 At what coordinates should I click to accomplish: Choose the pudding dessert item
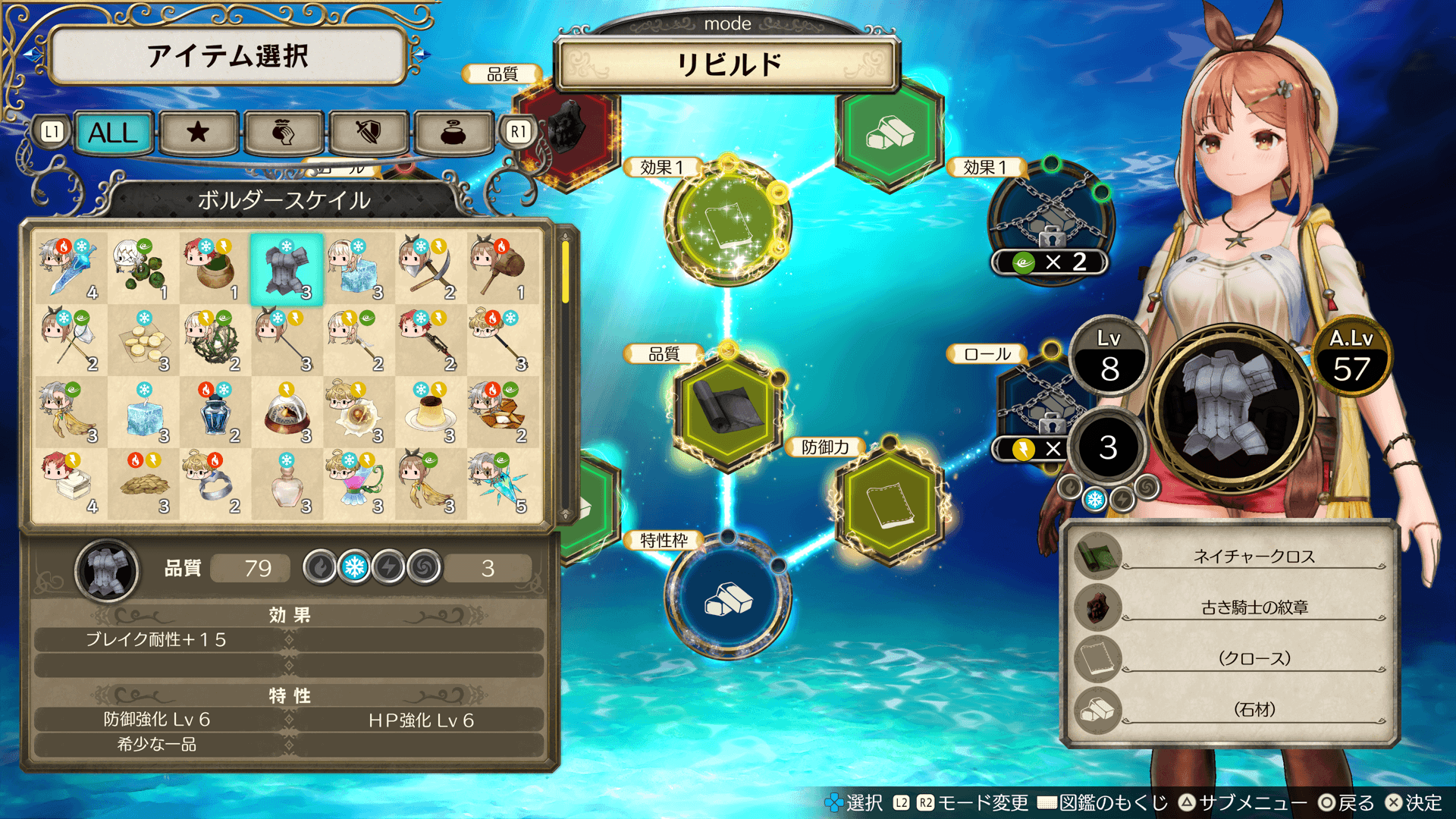[x=429, y=413]
